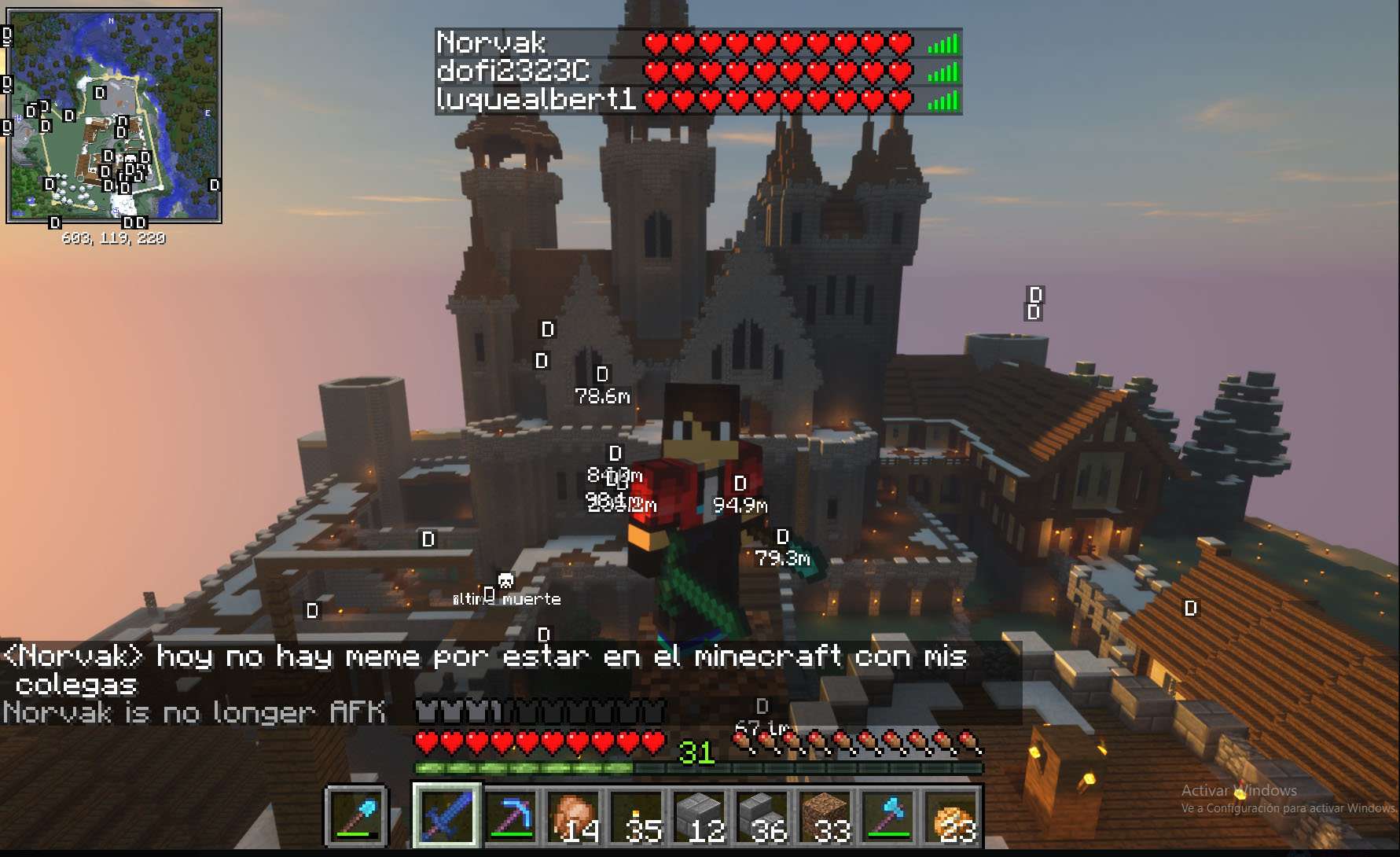Select dofi2323C in the player list
The height and width of the screenshot is (857, 1400).
(698, 72)
